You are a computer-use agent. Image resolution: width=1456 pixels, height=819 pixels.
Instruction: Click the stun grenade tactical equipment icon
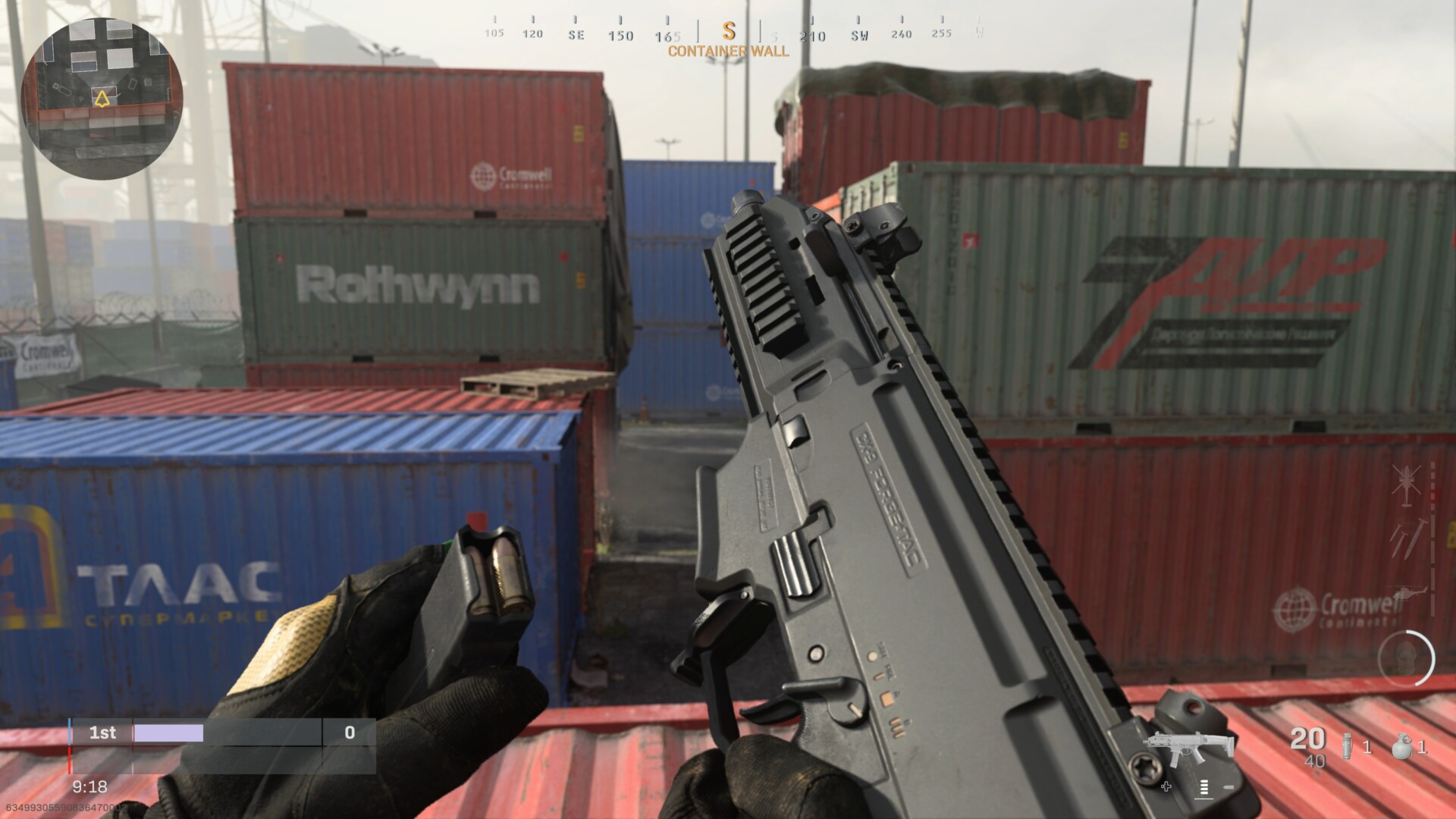click(x=1348, y=746)
